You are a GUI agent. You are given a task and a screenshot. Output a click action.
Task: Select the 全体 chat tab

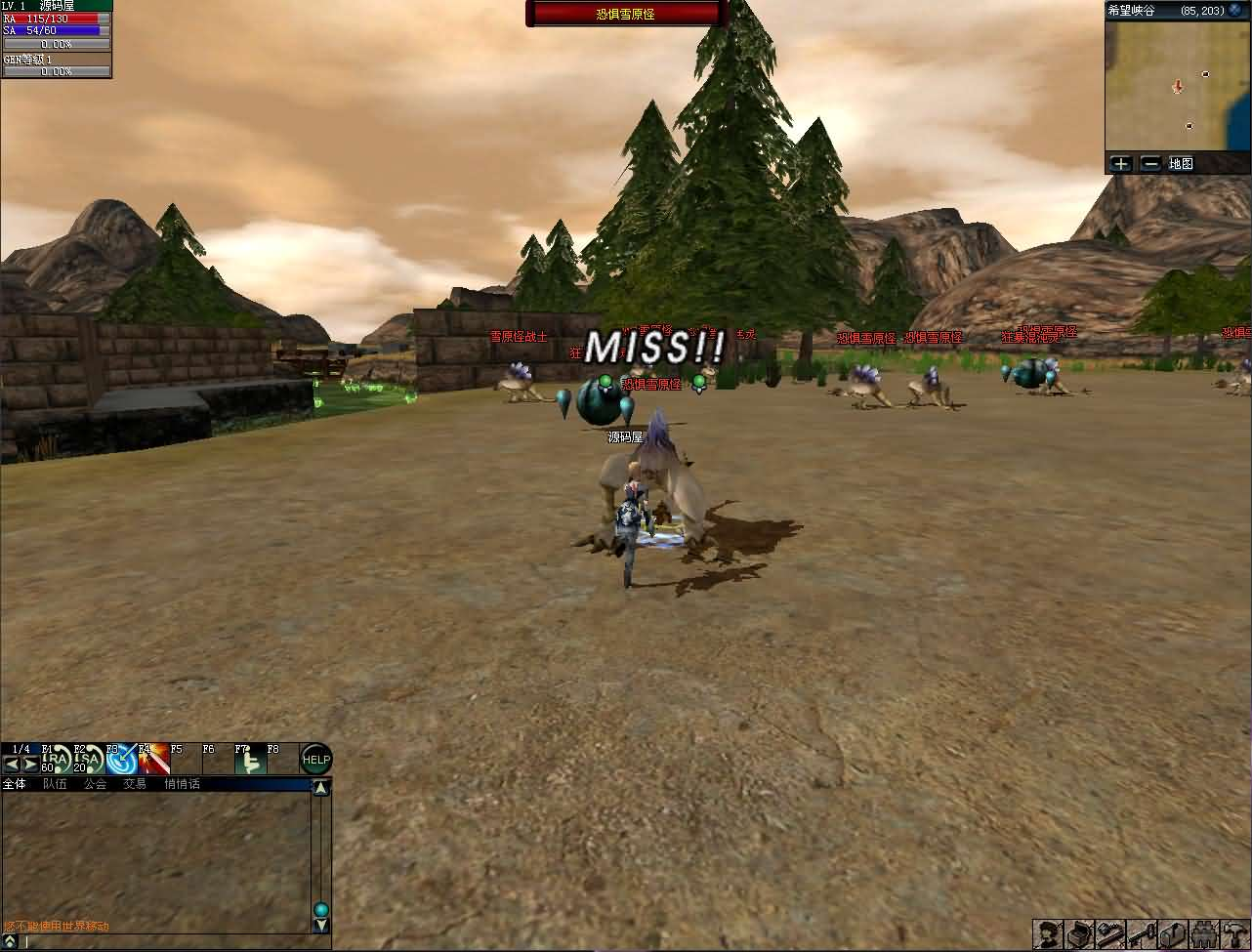[15, 784]
